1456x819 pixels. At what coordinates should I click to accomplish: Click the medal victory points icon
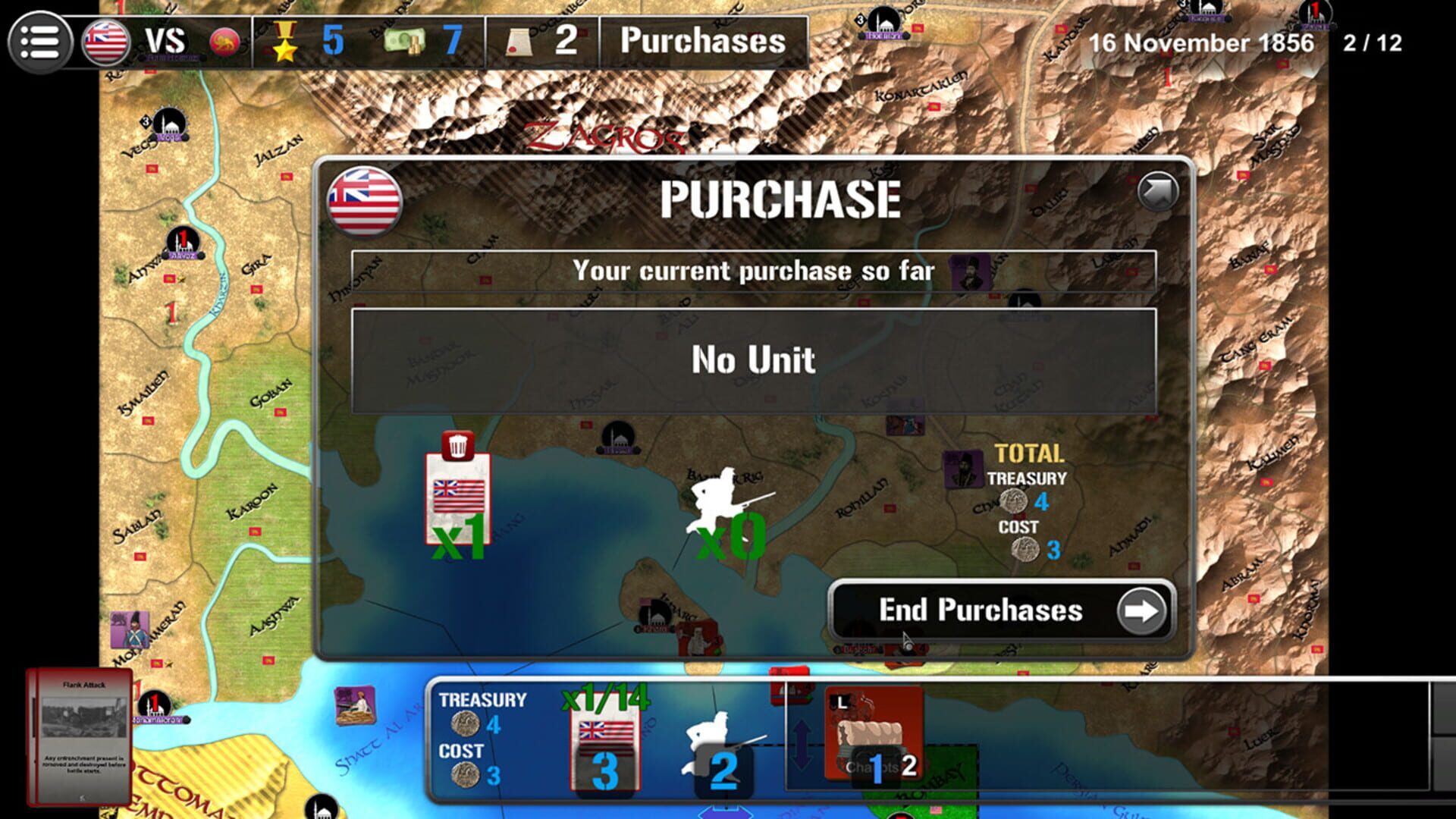coord(284,40)
